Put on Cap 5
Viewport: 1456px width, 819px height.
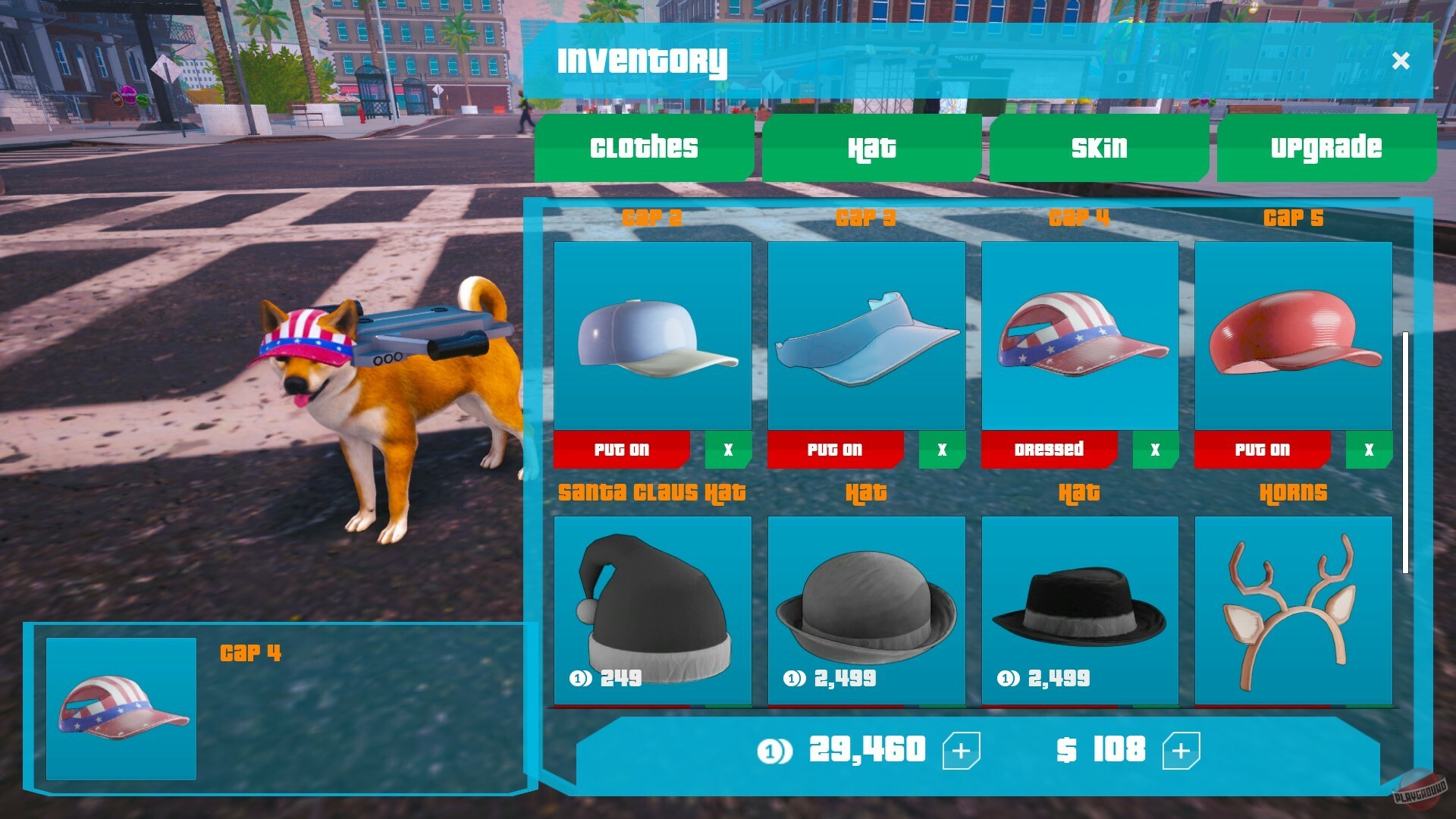point(1263,450)
